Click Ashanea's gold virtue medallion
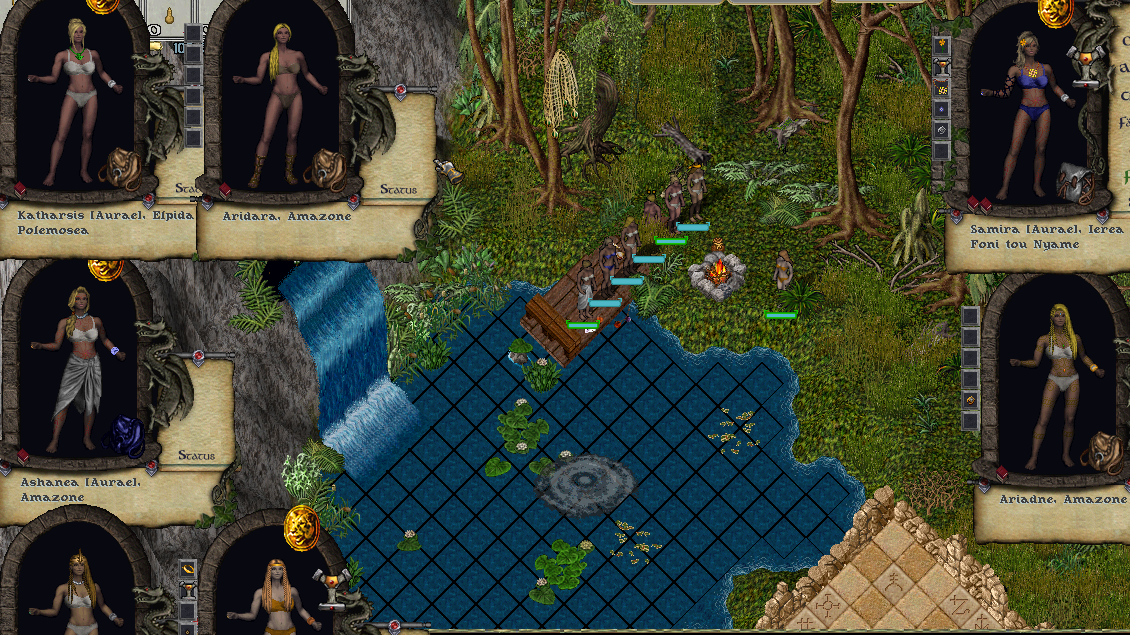1130x635 pixels. pyautogui.click(x=105, y=268)
